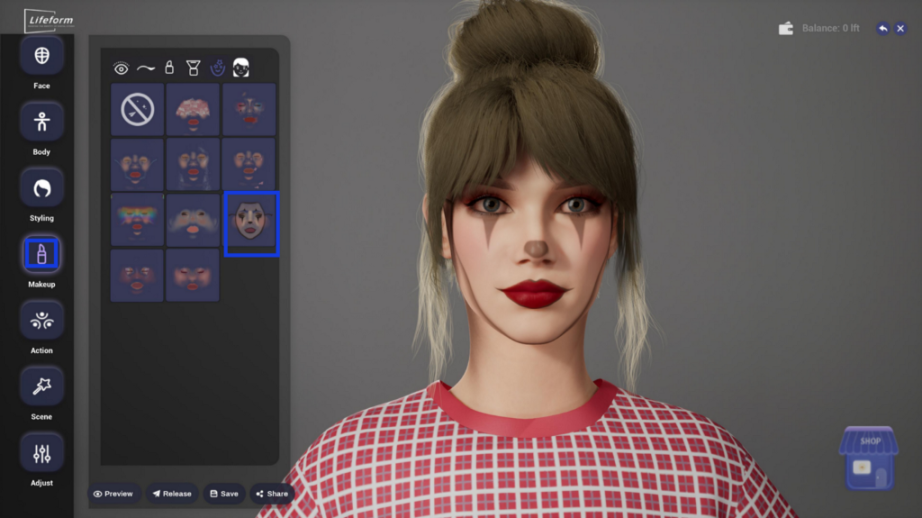This screenshot has width=922, height=518.
Task: Click the Release button
Action: 171,493
